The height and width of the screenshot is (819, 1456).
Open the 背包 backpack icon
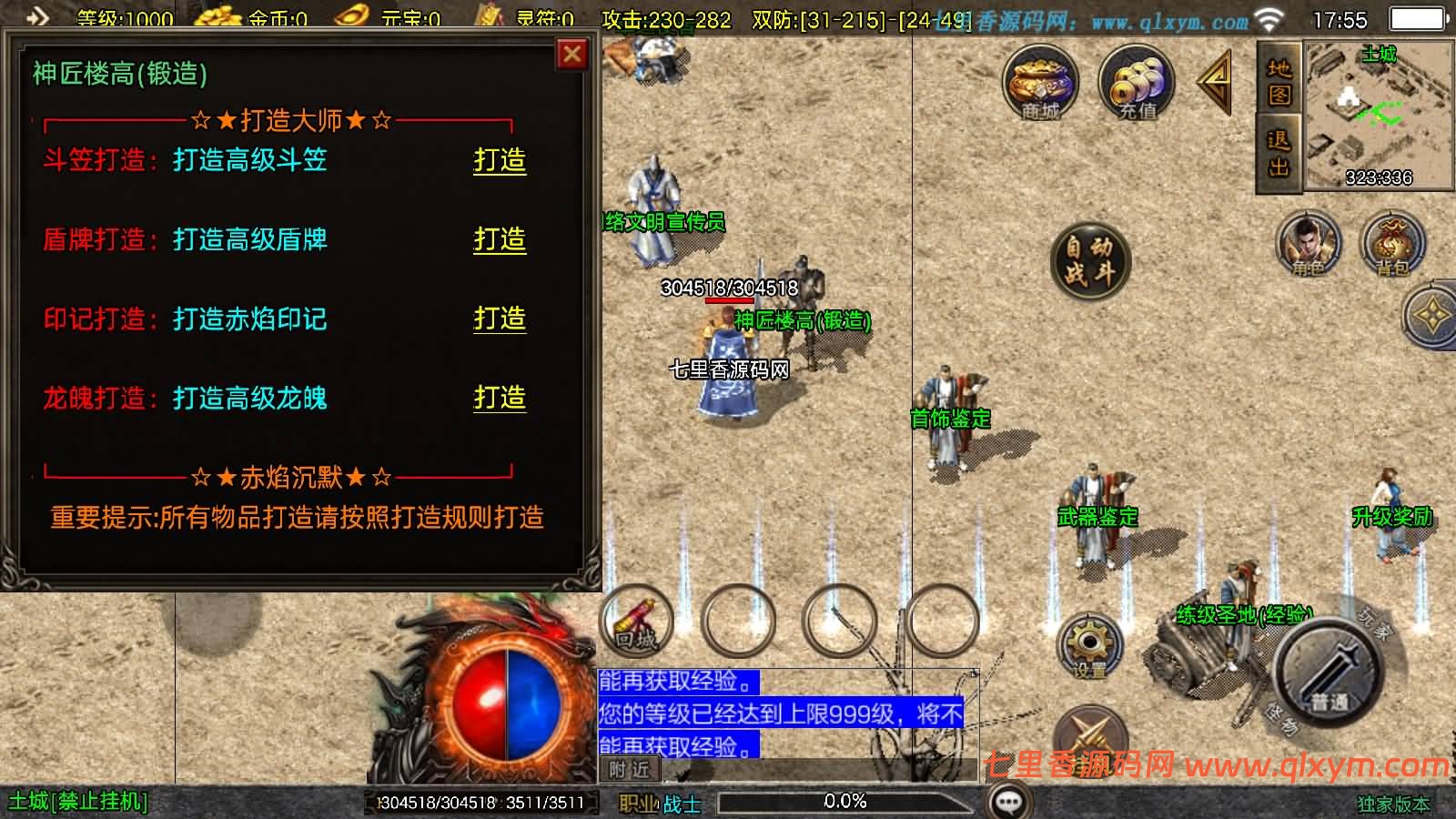1395,244
